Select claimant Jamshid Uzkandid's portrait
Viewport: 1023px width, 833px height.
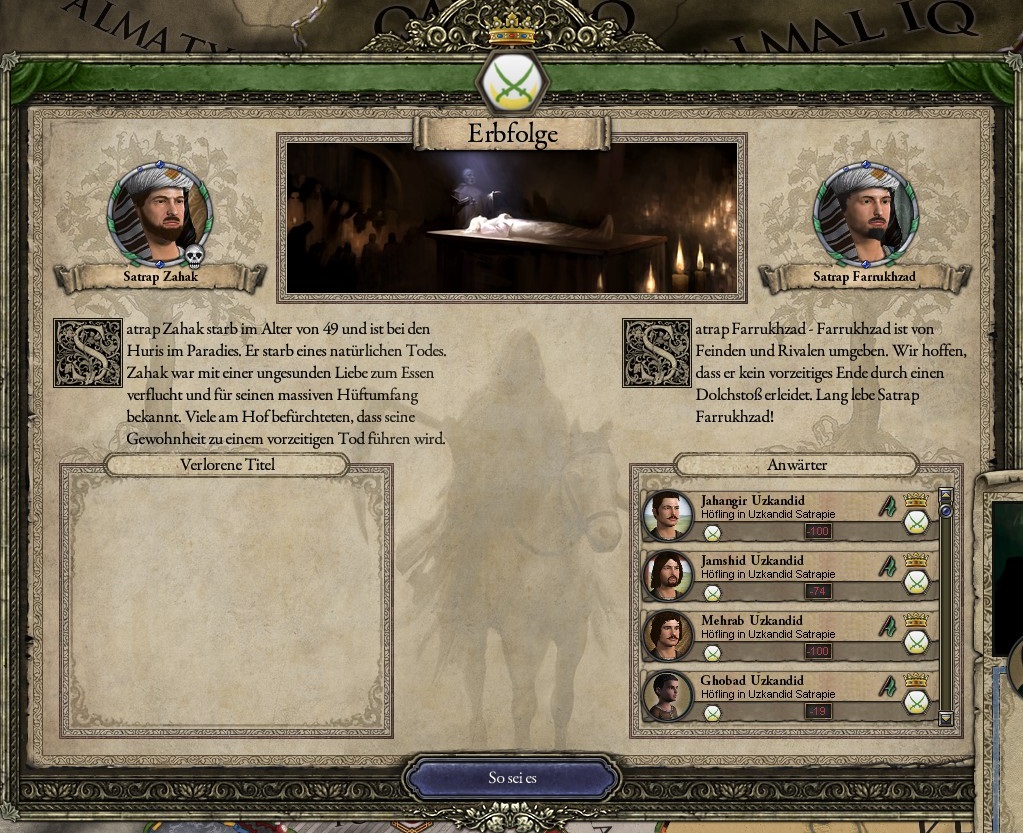click(x=667, y=575)
